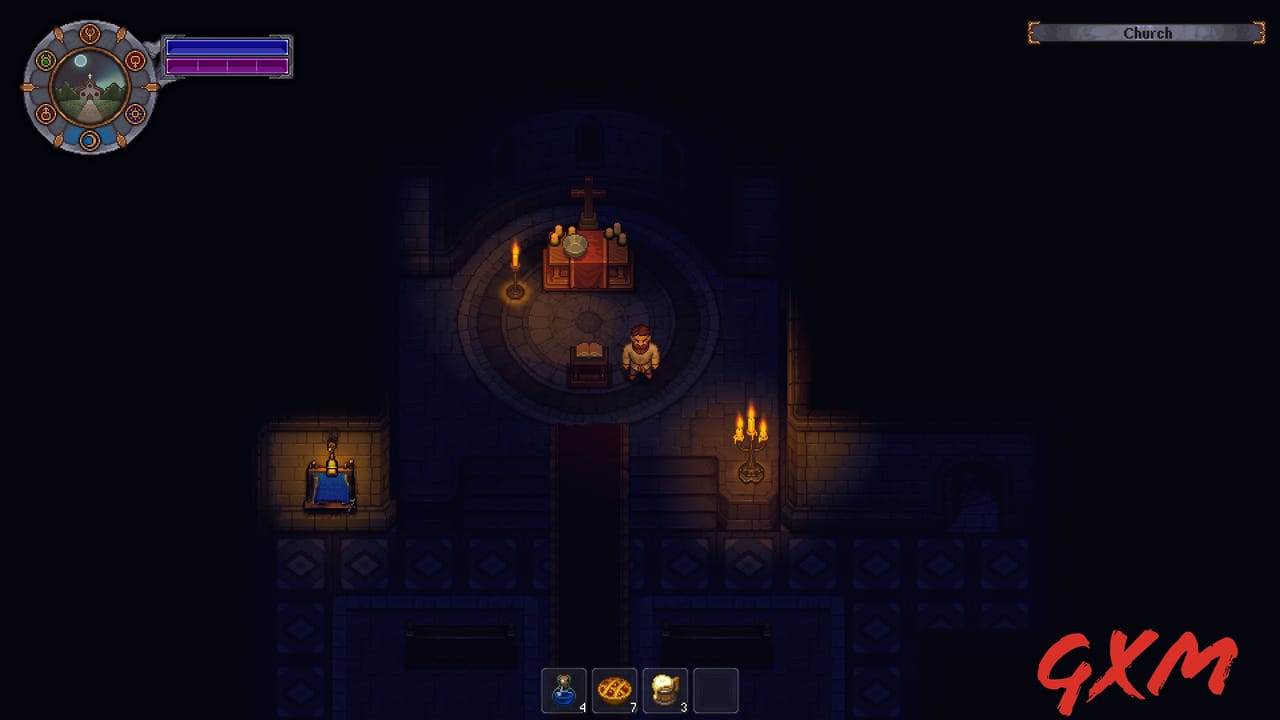Click the top day symbol on the clock
Screen dimensions: 1280x720
click(90, 34)
